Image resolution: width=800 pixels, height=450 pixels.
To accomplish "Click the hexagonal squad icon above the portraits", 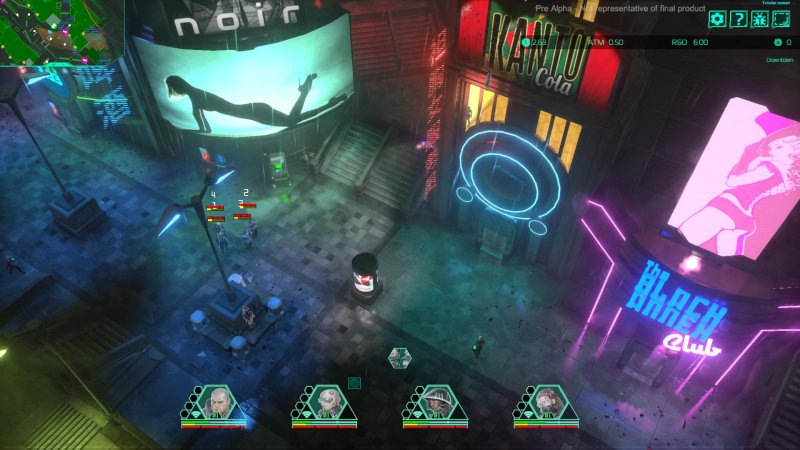I will pyautogui.click(x=400, y=357).
